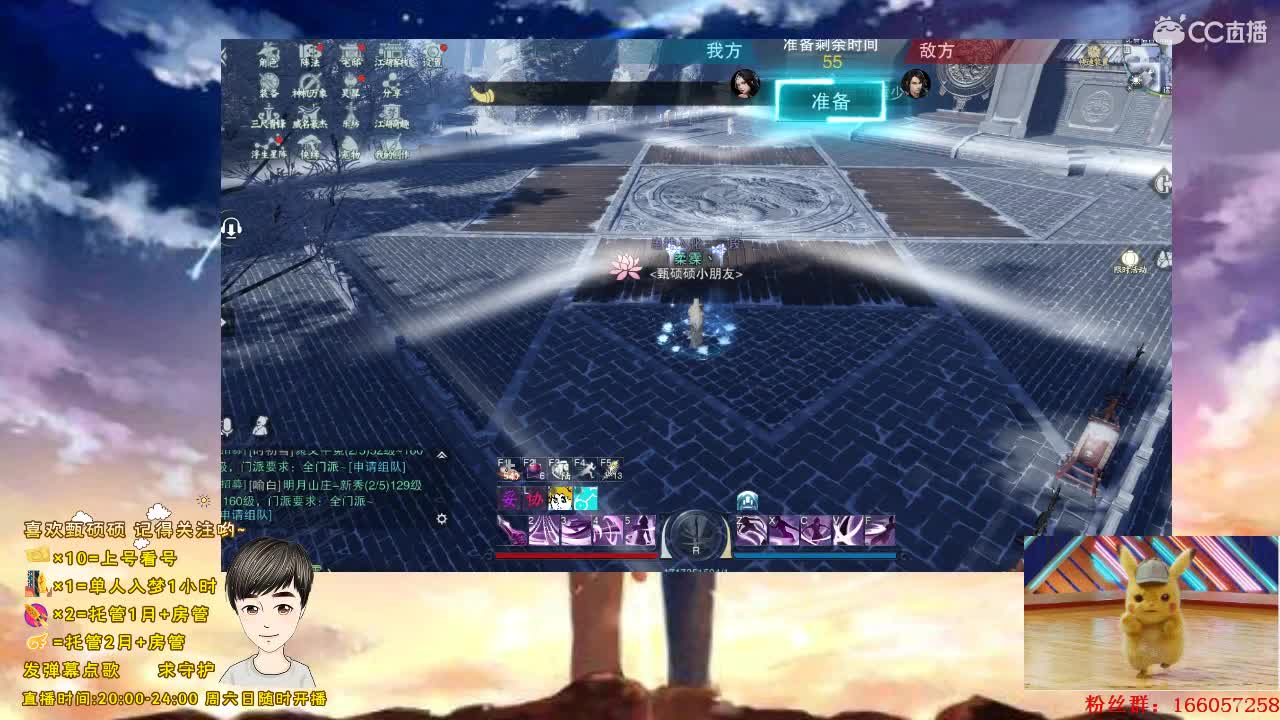The height and width of the screenshot is (720, 1280).
Task: Open the 神机万象 icon in the menu grid
Action: pos(310,85)
